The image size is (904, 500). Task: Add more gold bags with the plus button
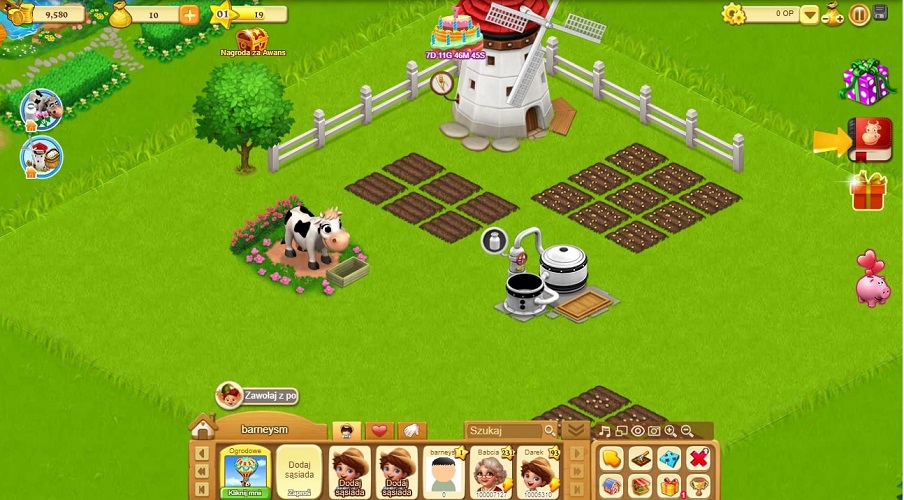190,14
